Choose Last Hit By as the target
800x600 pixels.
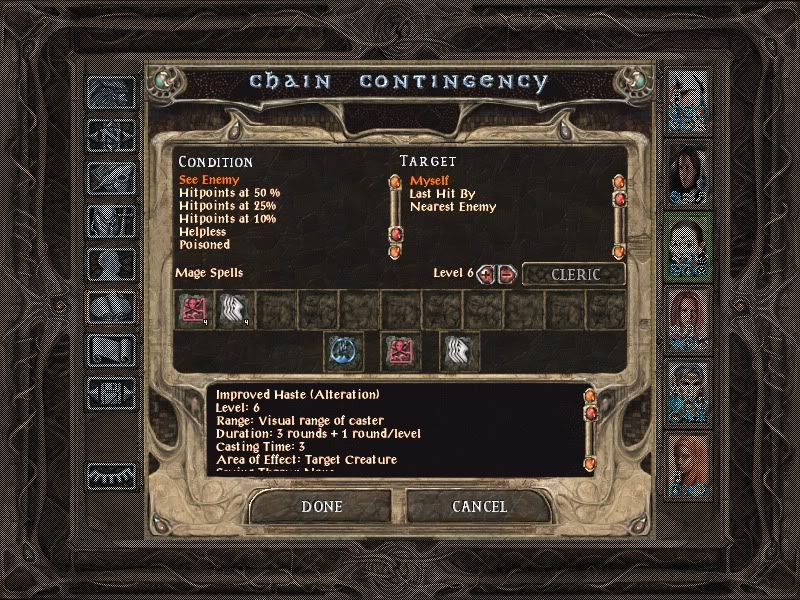[x=439, y=193]
